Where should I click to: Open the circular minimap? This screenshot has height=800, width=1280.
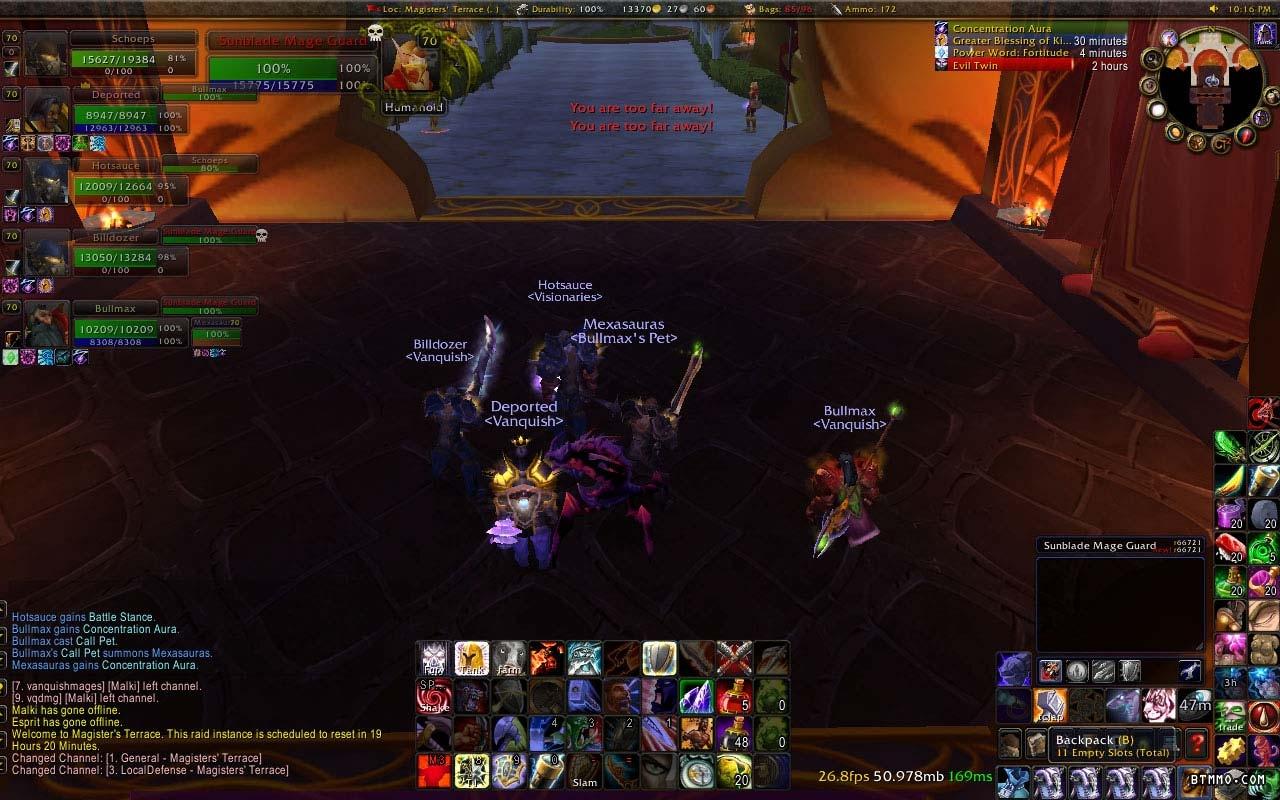coord(1210,88)
